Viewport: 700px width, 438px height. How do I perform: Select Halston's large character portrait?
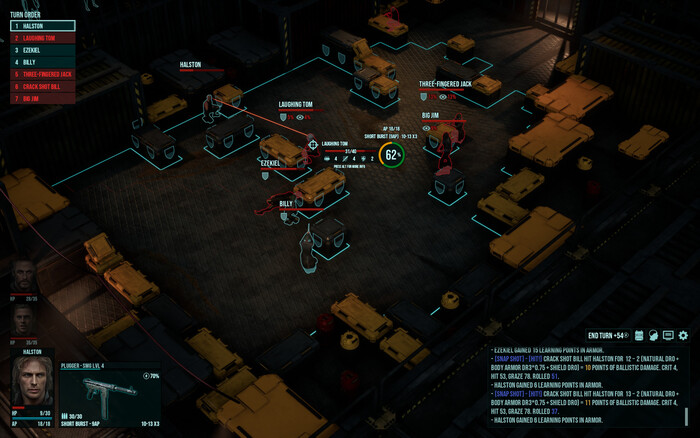pyautogui.click(x=31, y=381)
